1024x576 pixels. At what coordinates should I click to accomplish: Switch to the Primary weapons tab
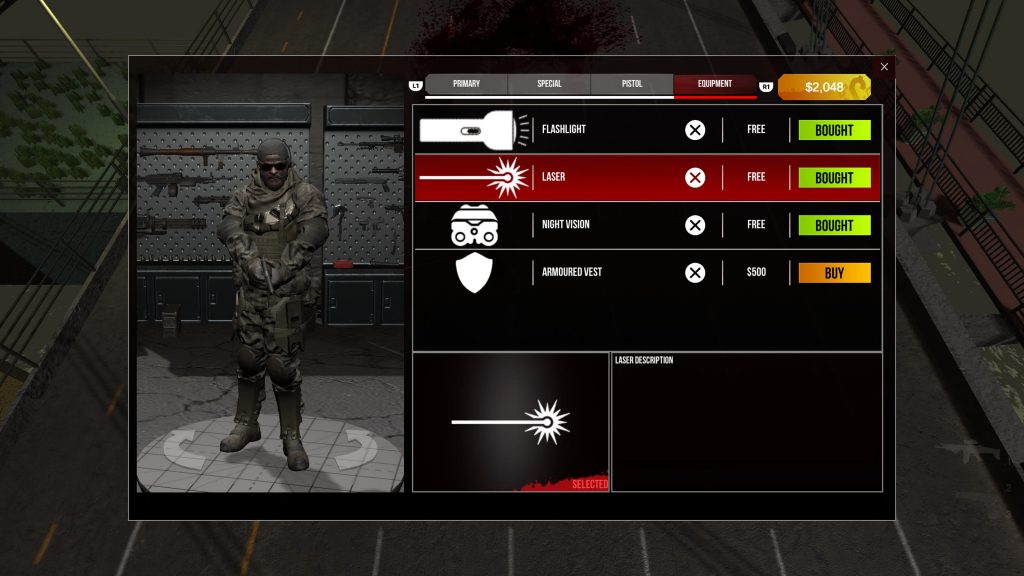tap(466, 84)
